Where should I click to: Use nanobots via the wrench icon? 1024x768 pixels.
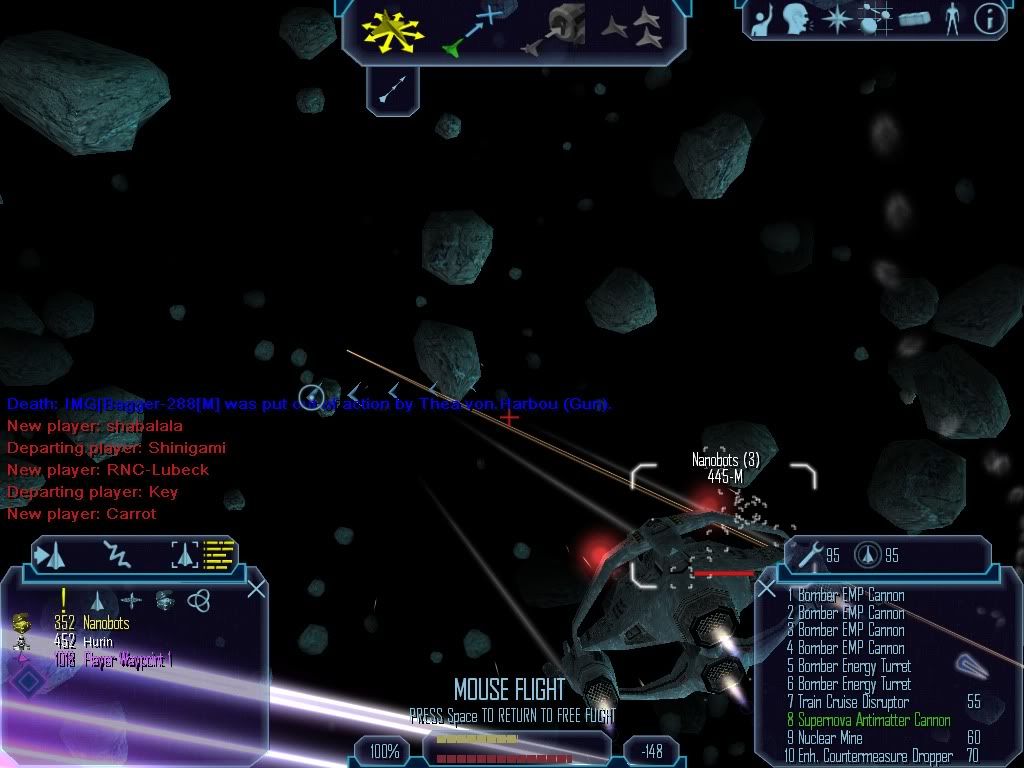(806, 556)
